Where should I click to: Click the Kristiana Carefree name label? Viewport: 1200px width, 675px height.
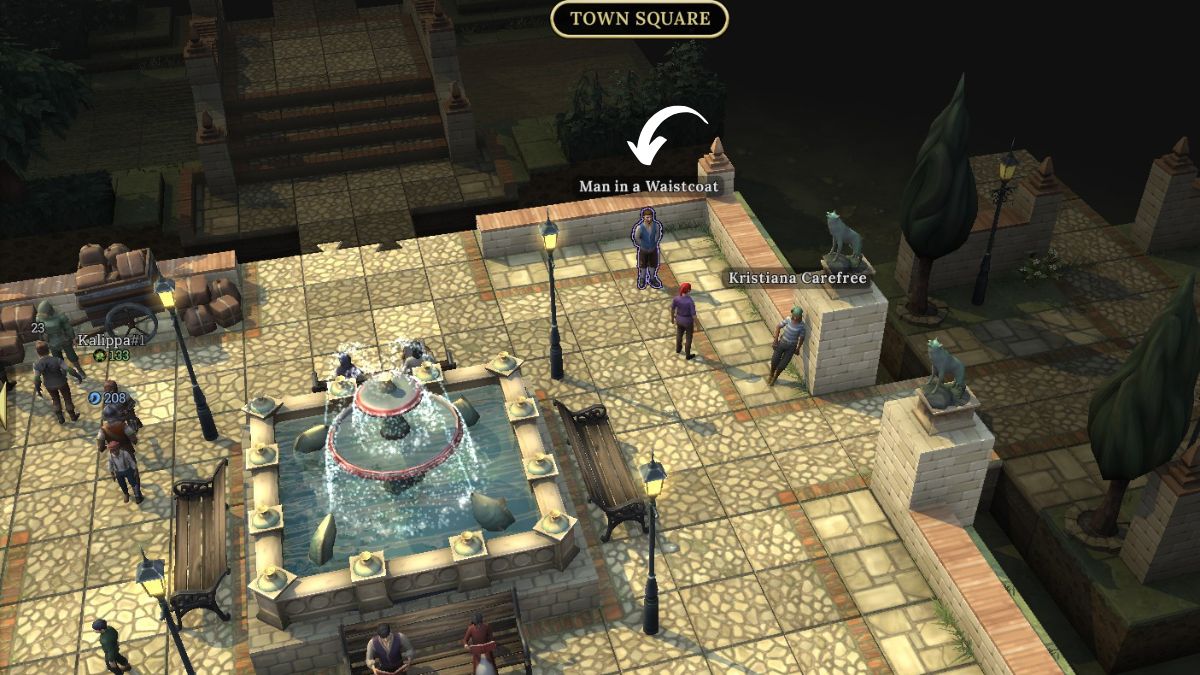(x=797, y=278)
